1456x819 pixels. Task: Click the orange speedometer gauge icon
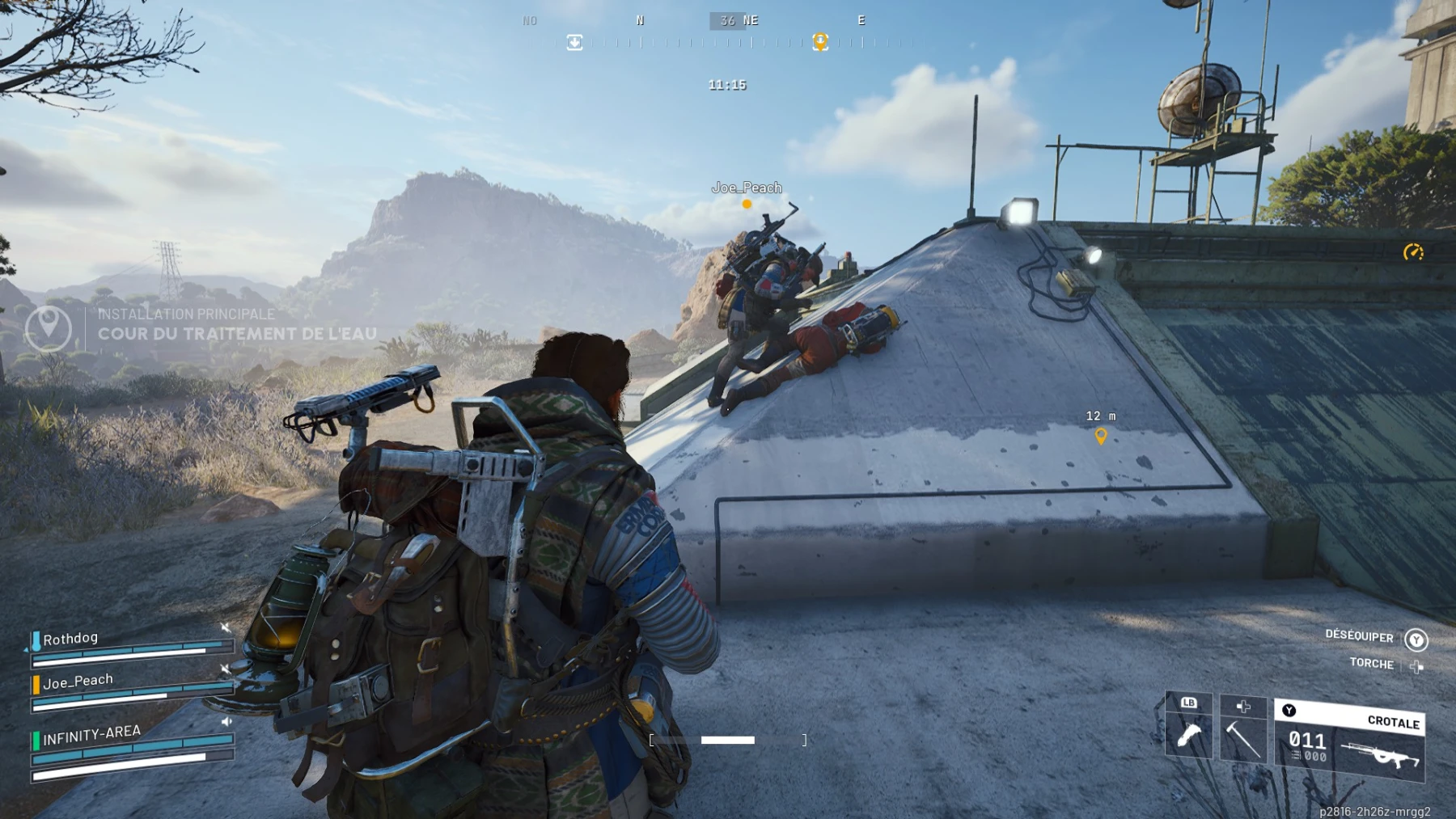[1413, 252]
